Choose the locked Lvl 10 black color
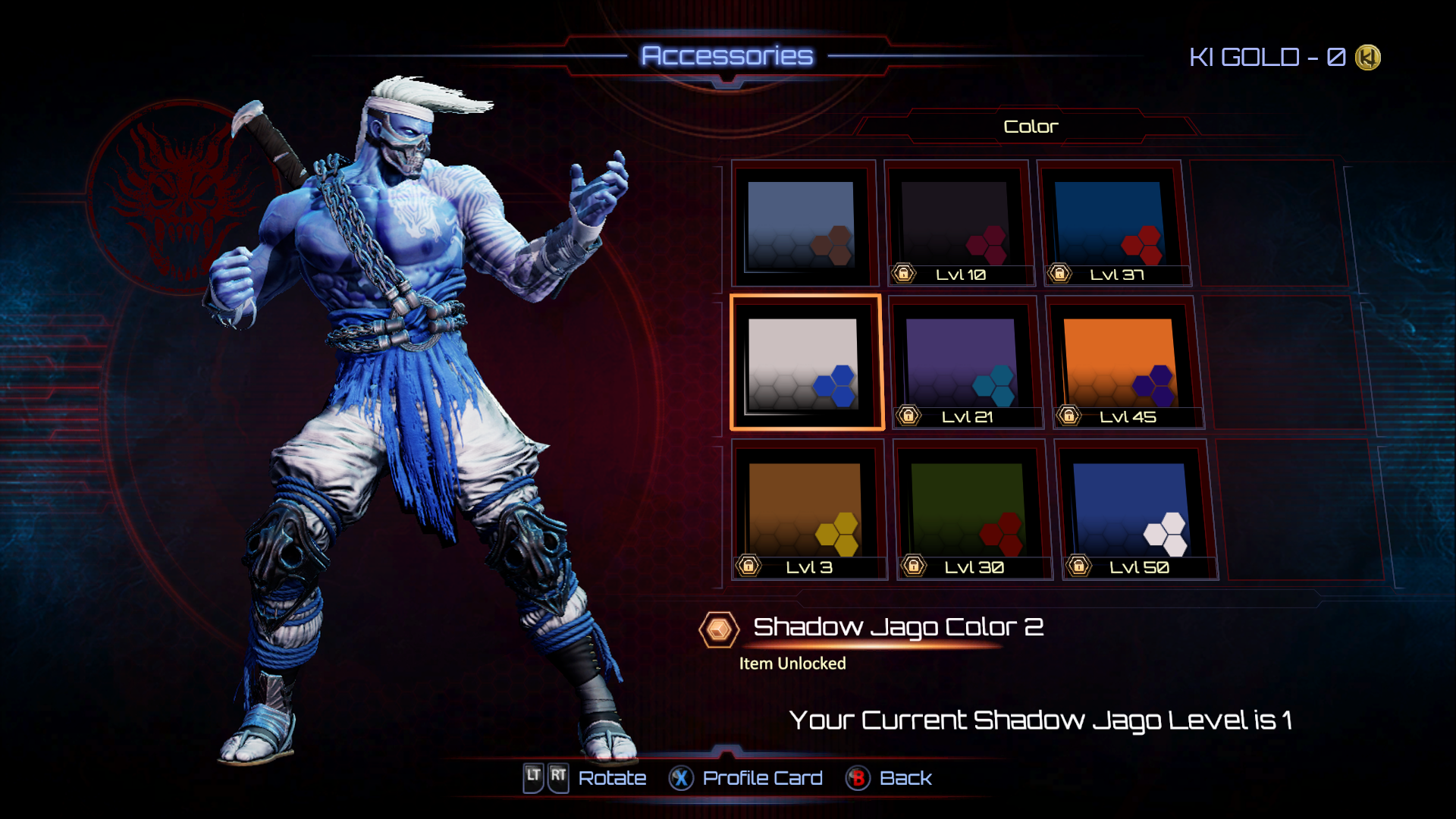This screenshot has width=1456, height=819. 957,224
